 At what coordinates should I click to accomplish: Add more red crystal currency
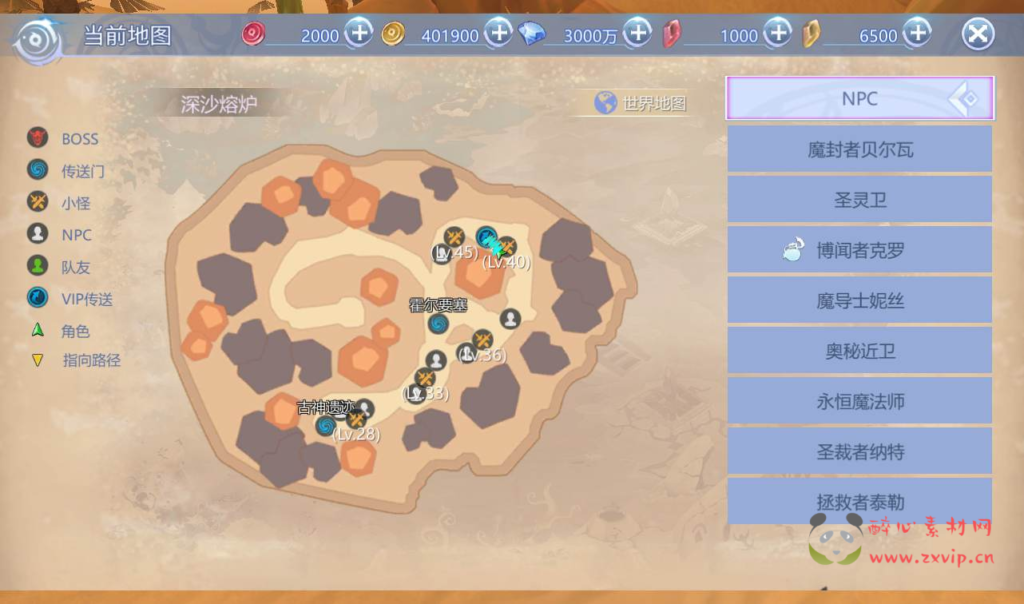(x=777, y=35)
